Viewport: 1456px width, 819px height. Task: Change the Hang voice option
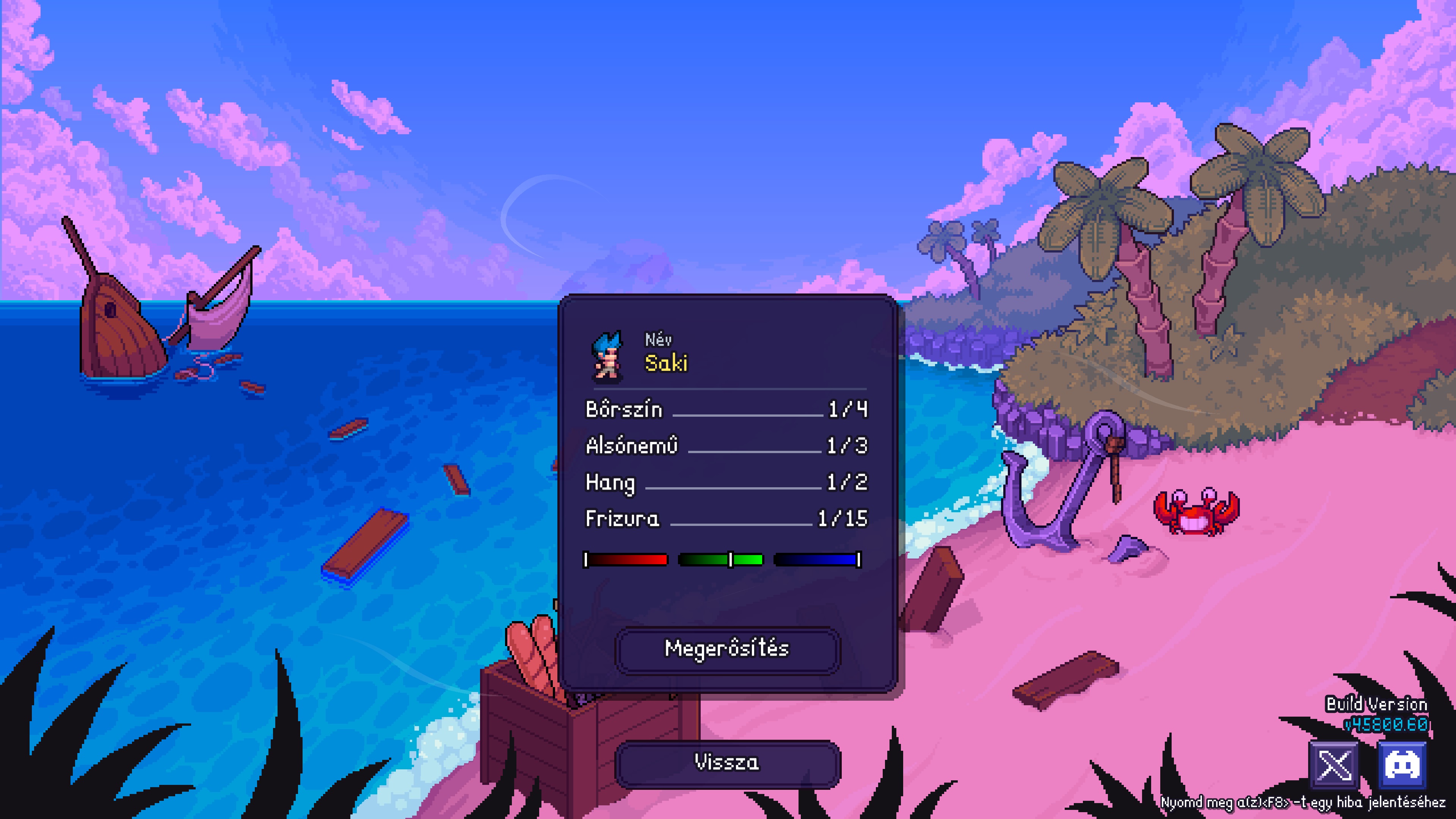[x=726, y=482]
